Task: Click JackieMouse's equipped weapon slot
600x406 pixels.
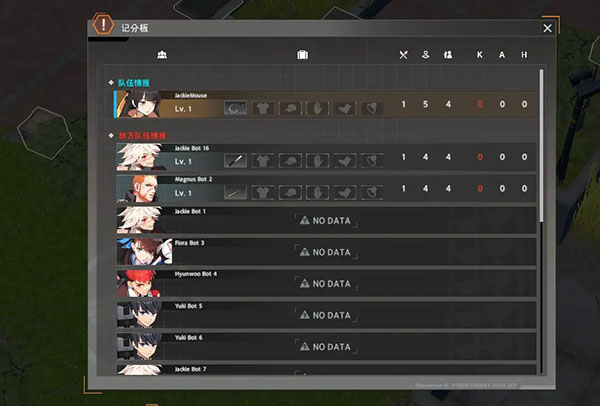Action: click(235, 106)
